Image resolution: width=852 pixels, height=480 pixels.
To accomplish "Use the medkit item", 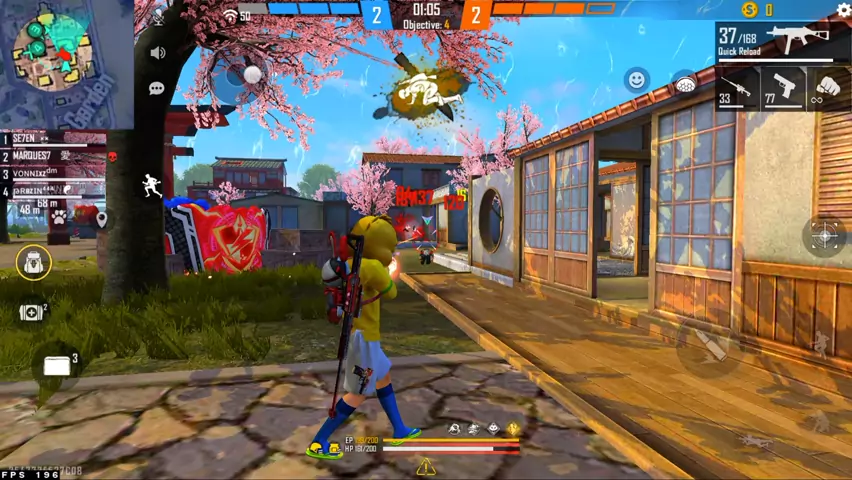I will (x=32, y=312).
